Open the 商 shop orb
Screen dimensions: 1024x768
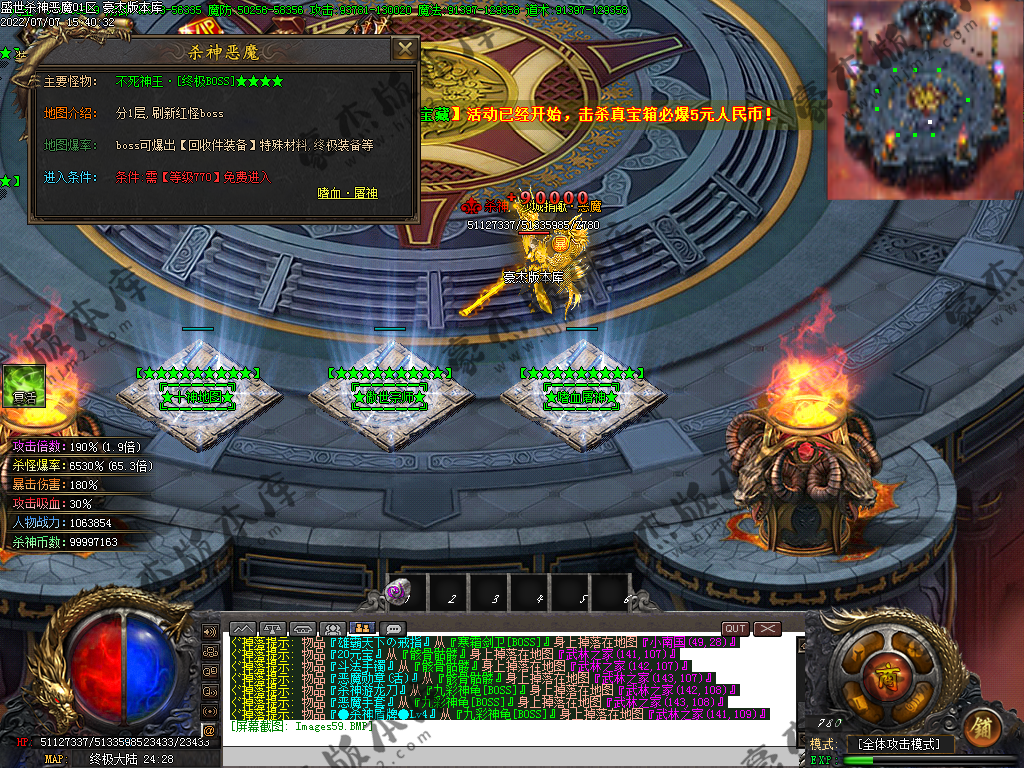tap(882, 671)
